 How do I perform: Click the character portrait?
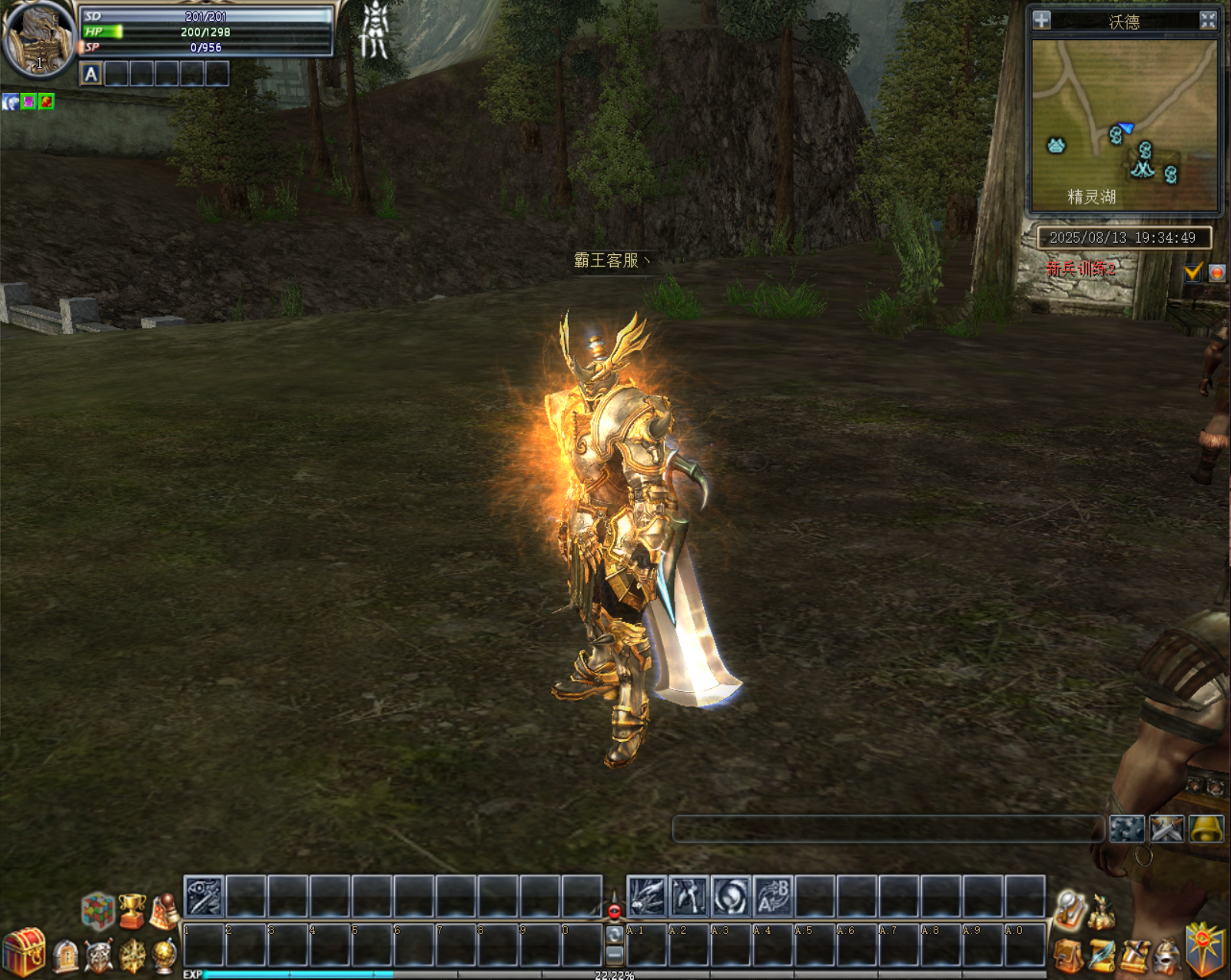37,38
